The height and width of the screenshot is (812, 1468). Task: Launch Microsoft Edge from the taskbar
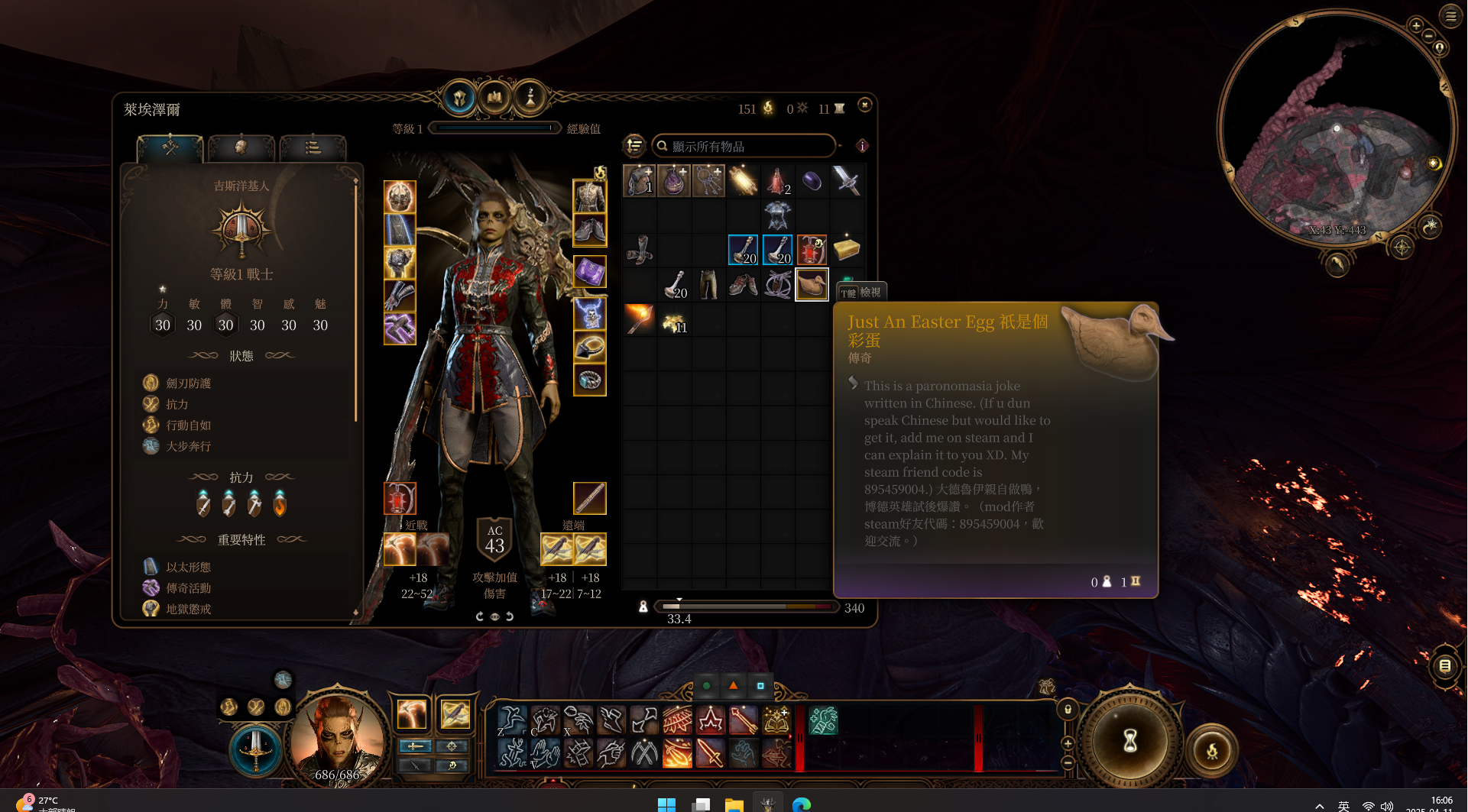click(801, 804)
